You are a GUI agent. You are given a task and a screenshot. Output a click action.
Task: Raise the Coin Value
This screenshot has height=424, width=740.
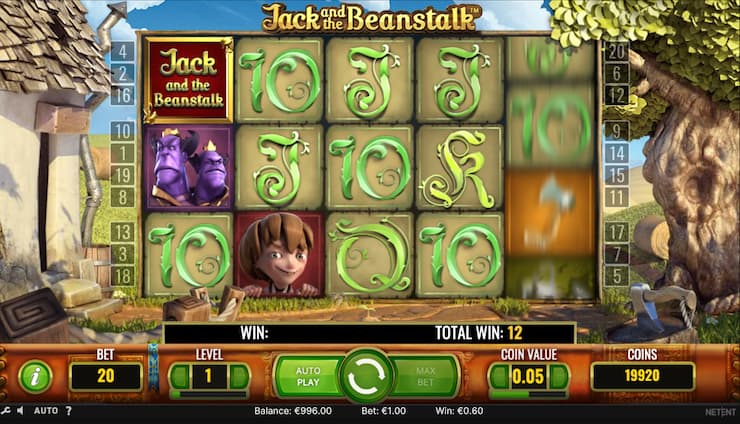[559, 377]
